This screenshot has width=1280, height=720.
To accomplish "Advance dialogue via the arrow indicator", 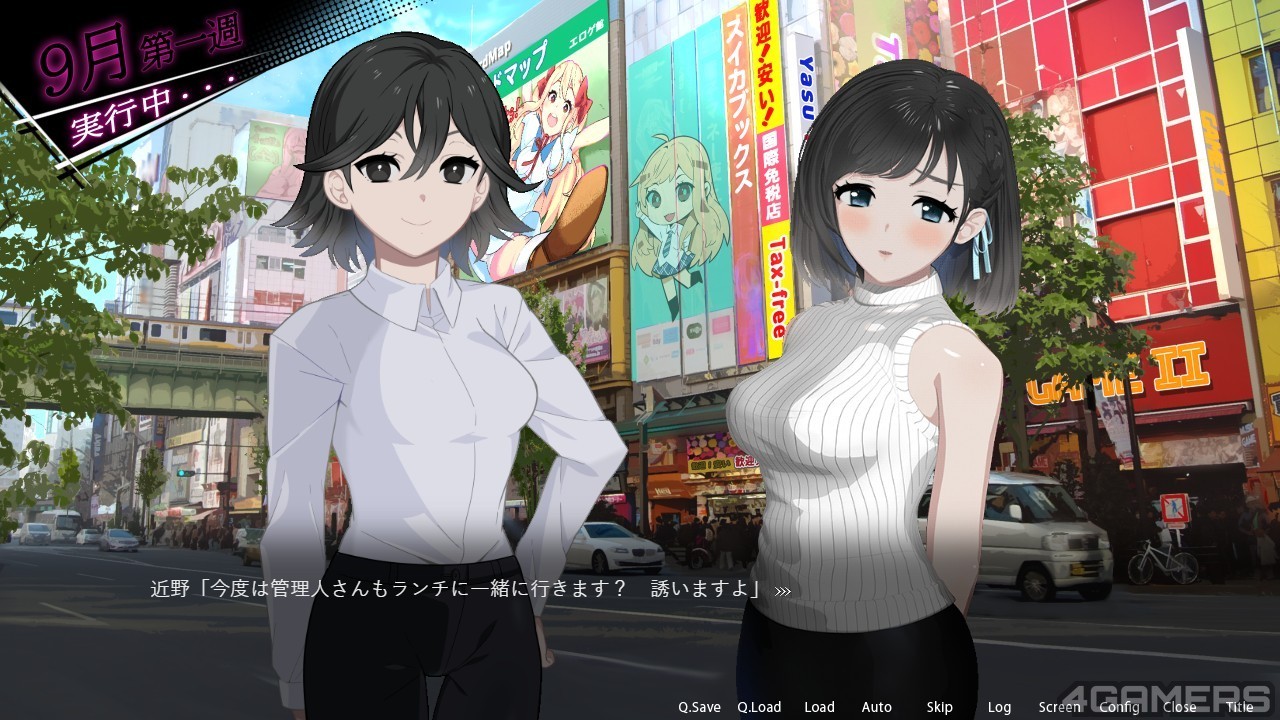I will point(783,591).
